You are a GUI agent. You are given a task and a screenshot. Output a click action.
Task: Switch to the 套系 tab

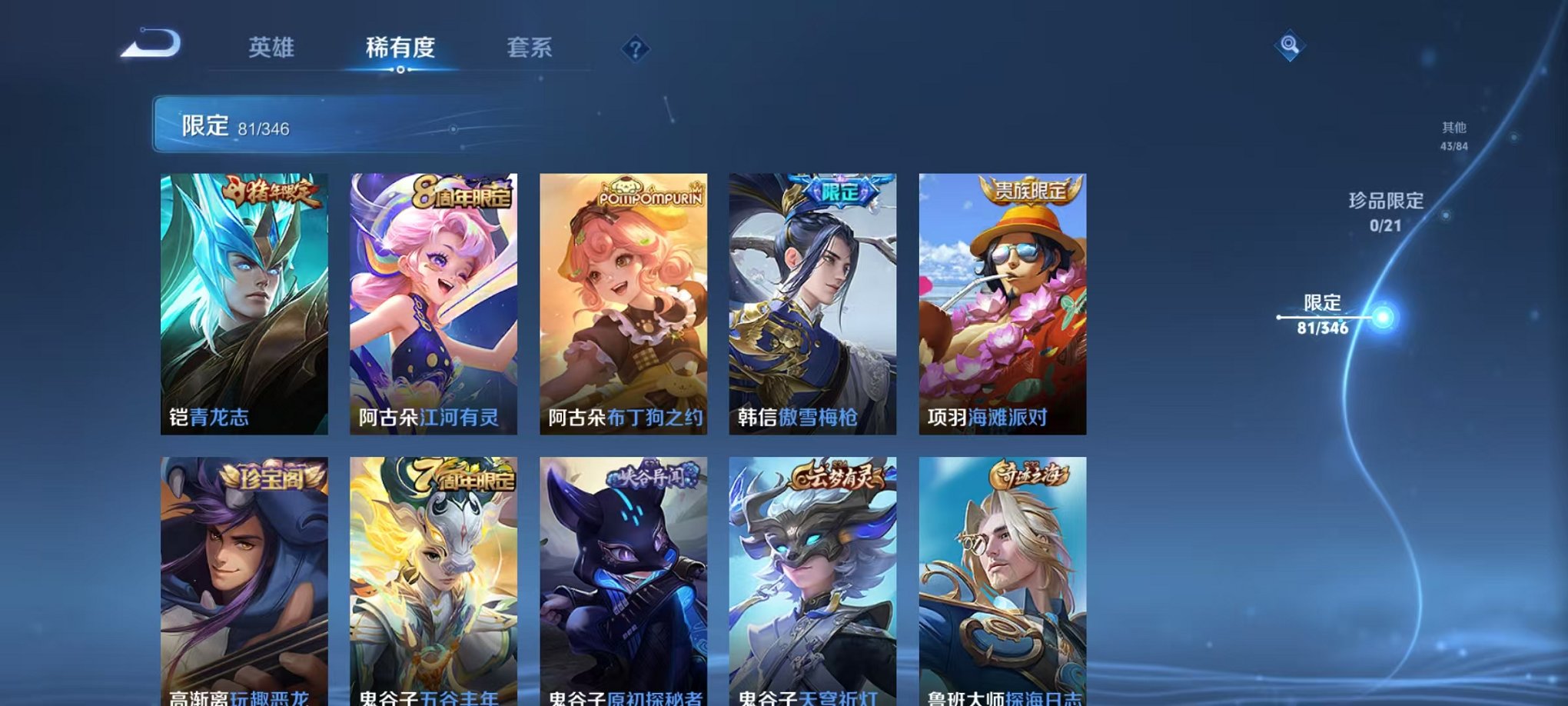(530, 48)
